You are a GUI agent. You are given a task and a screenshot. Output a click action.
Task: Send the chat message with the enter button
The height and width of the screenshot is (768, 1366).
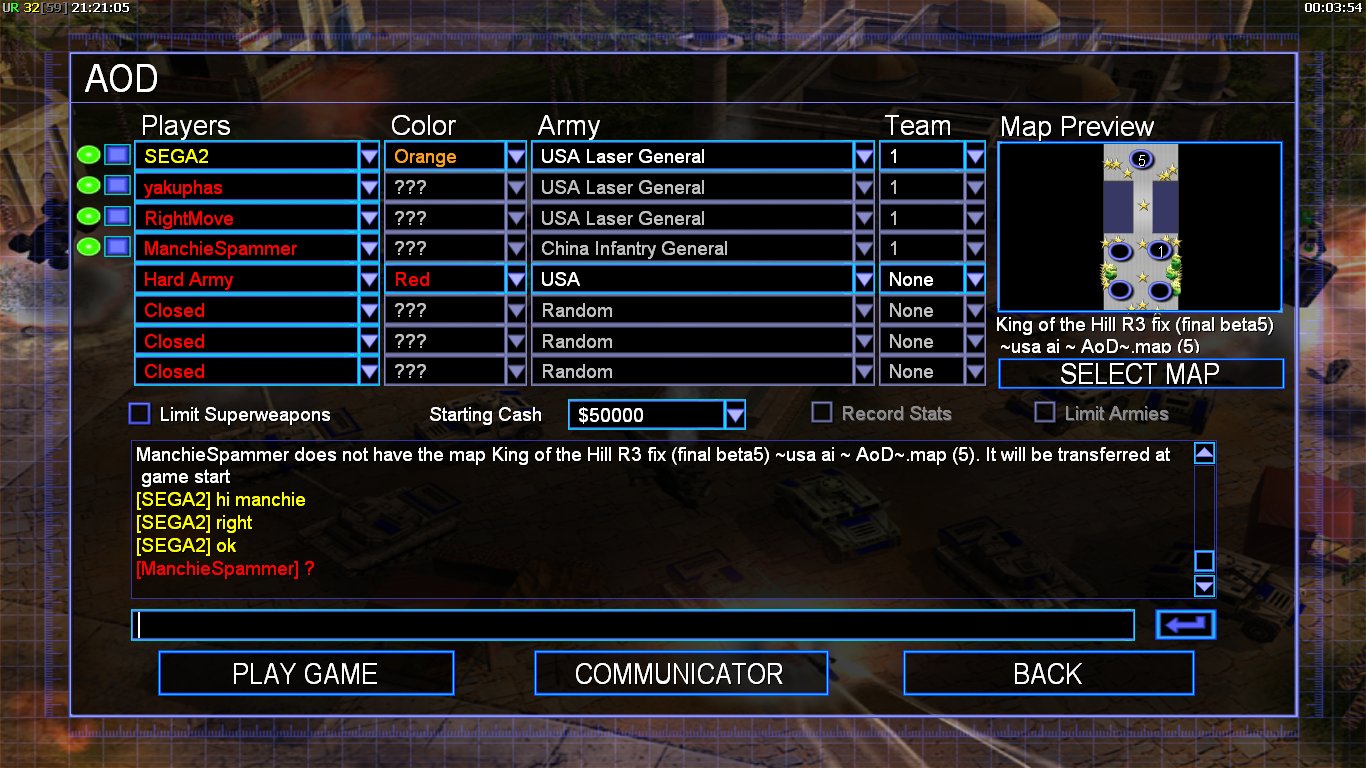(1185, 625)
